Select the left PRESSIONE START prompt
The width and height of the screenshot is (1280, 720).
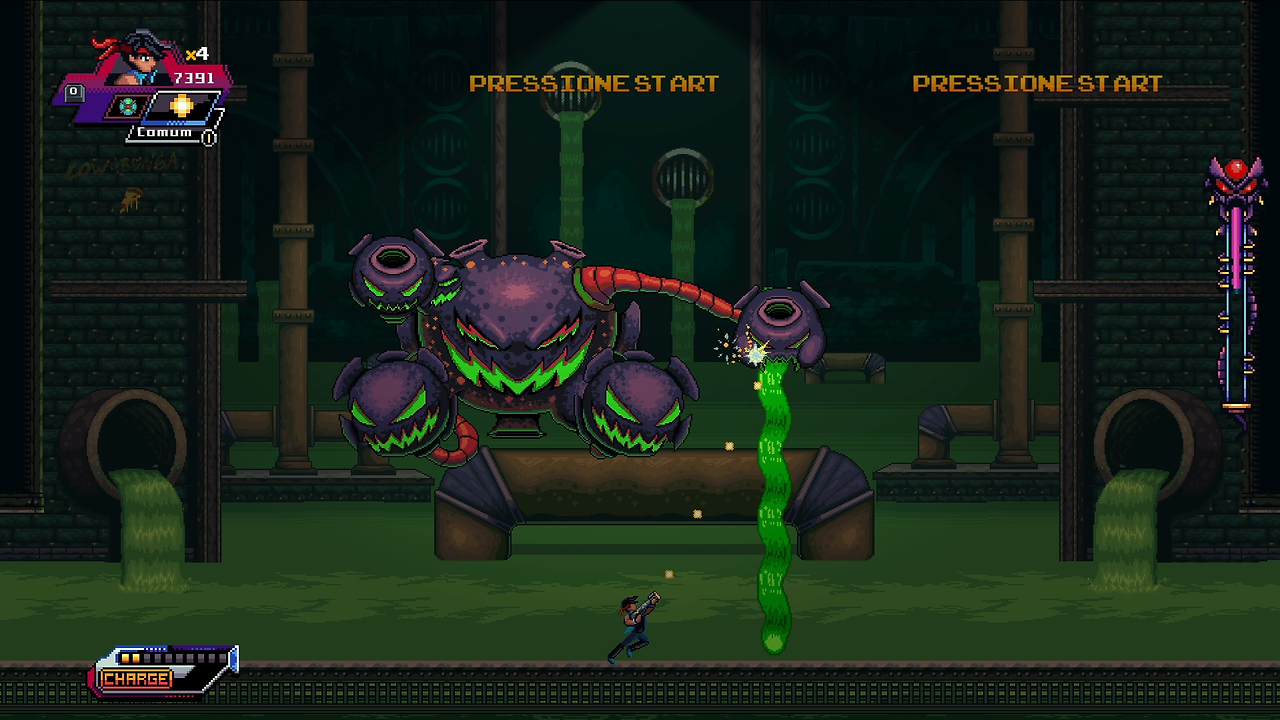coord(594,84)
